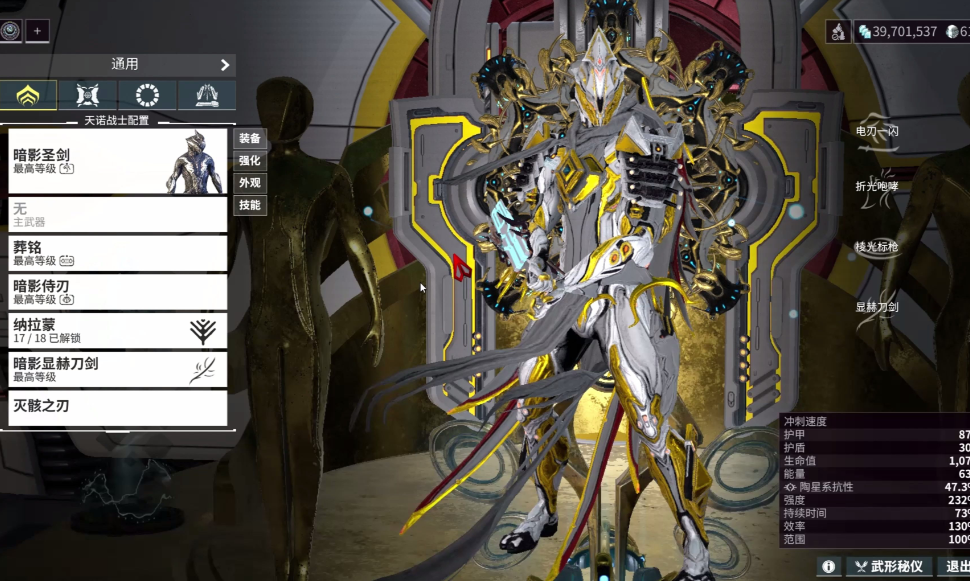970x581 pixels.
Task: Switch to the segmented ring icon tab
Action: pos(147,96)
